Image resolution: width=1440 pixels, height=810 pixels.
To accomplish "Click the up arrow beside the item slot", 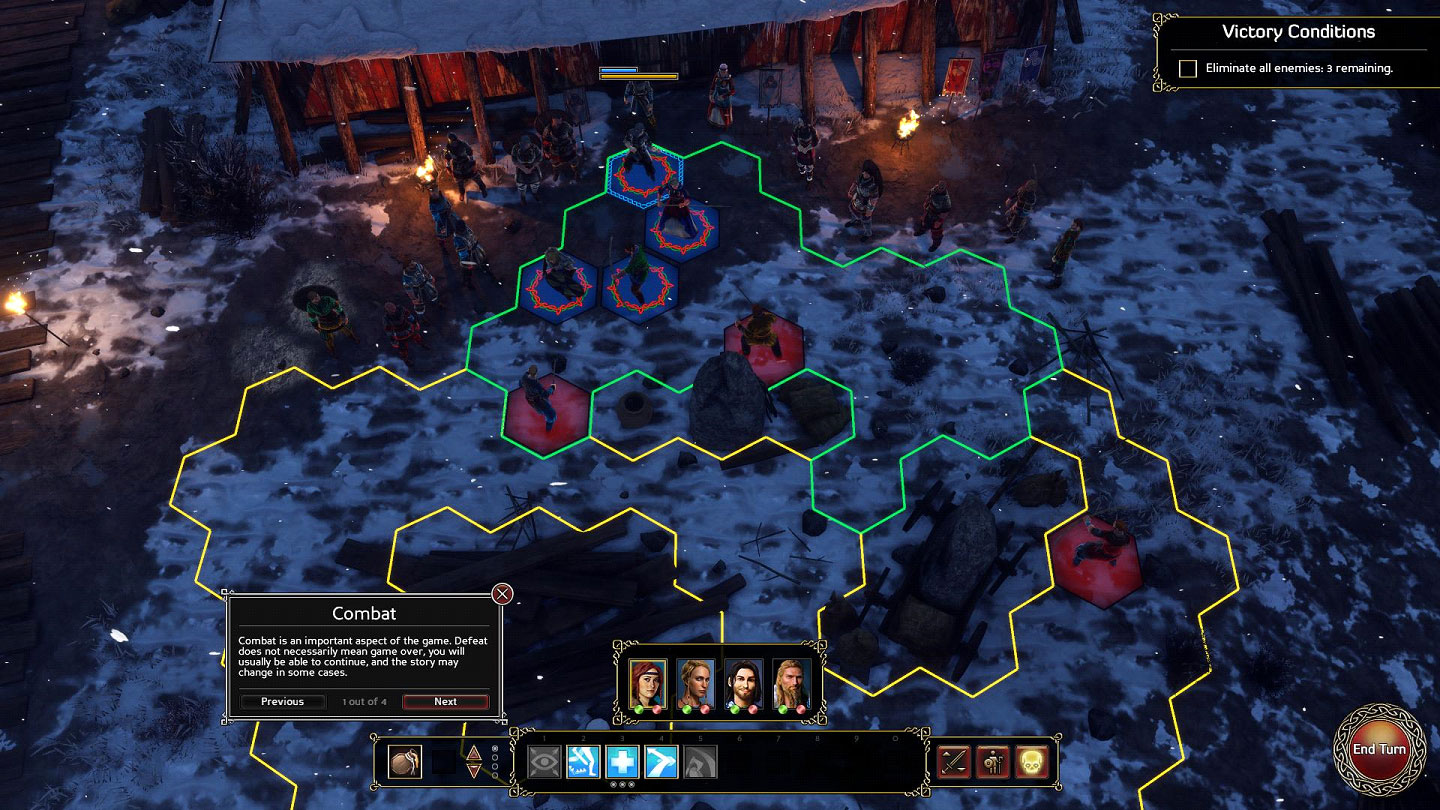I will [x=474, y=752].
